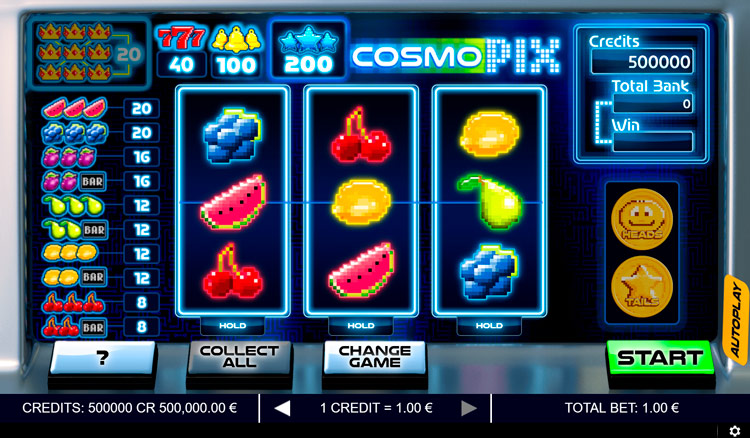Open the question mark help button
This screenshot has width=750, height=438.
103,357
